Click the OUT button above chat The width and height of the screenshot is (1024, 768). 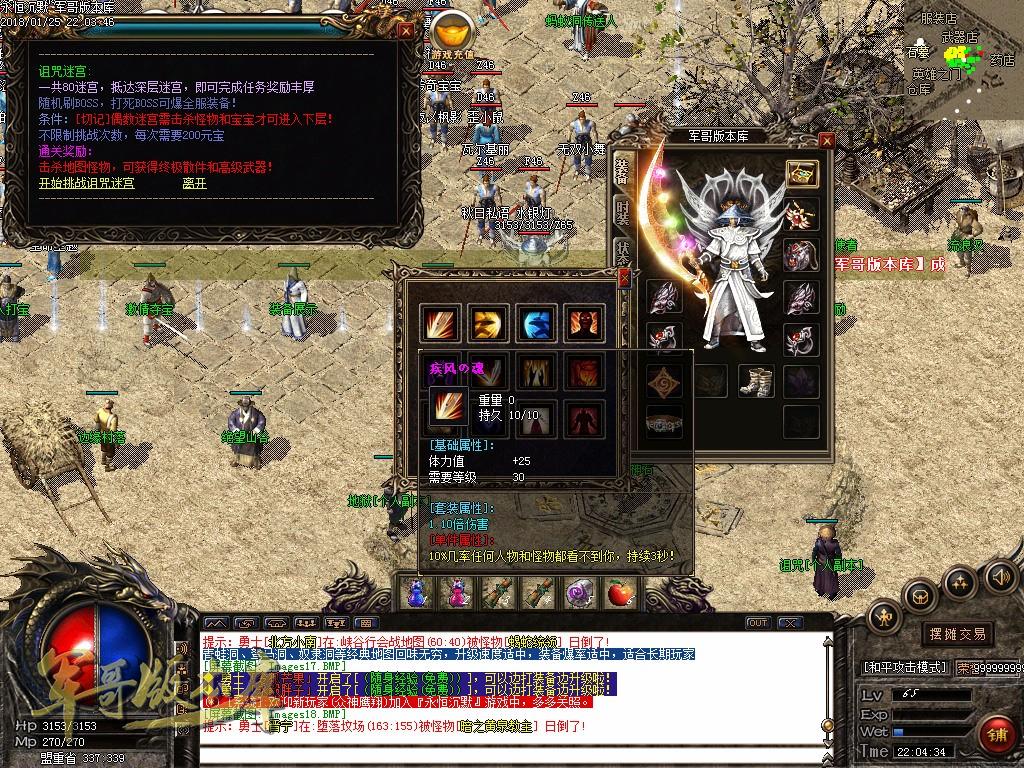pos(758,624)
